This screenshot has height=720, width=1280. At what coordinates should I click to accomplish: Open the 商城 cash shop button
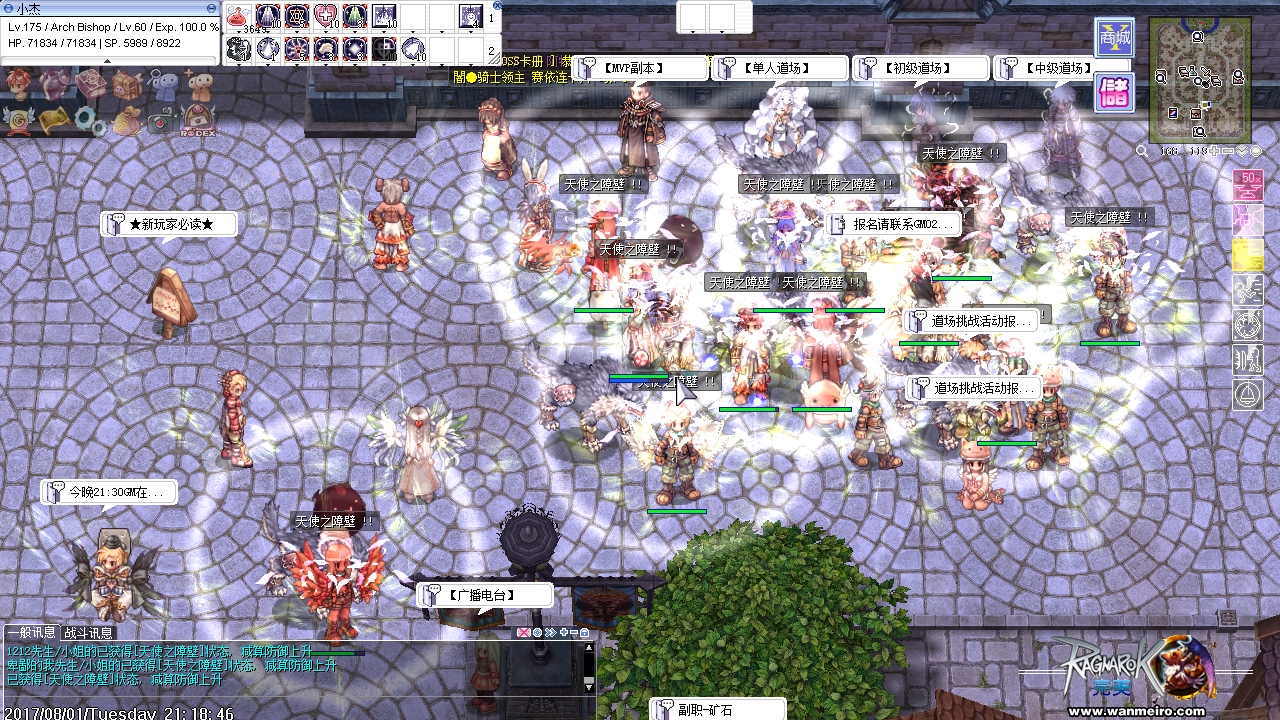click(1113, 39)
